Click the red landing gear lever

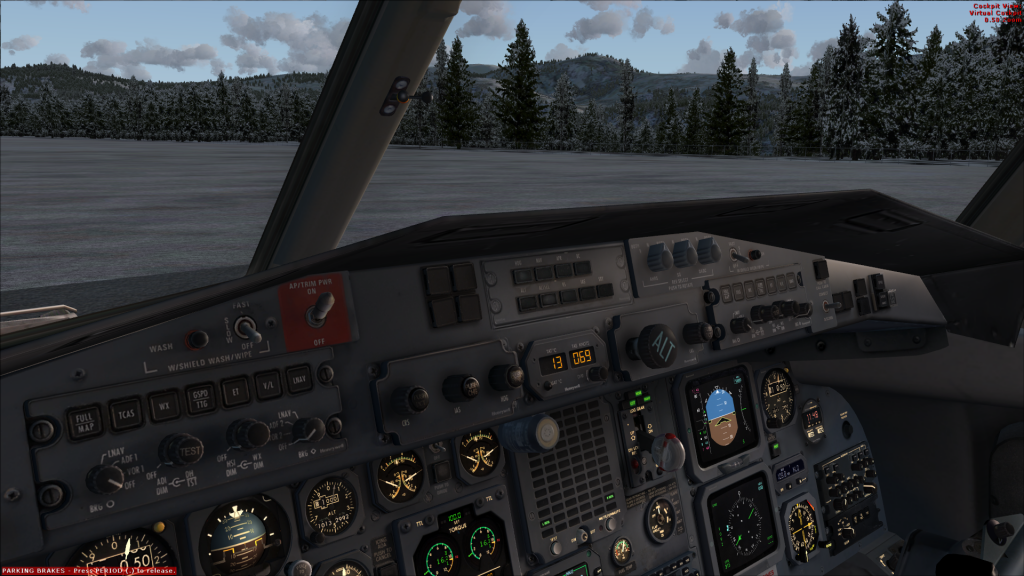coord(668,452)
